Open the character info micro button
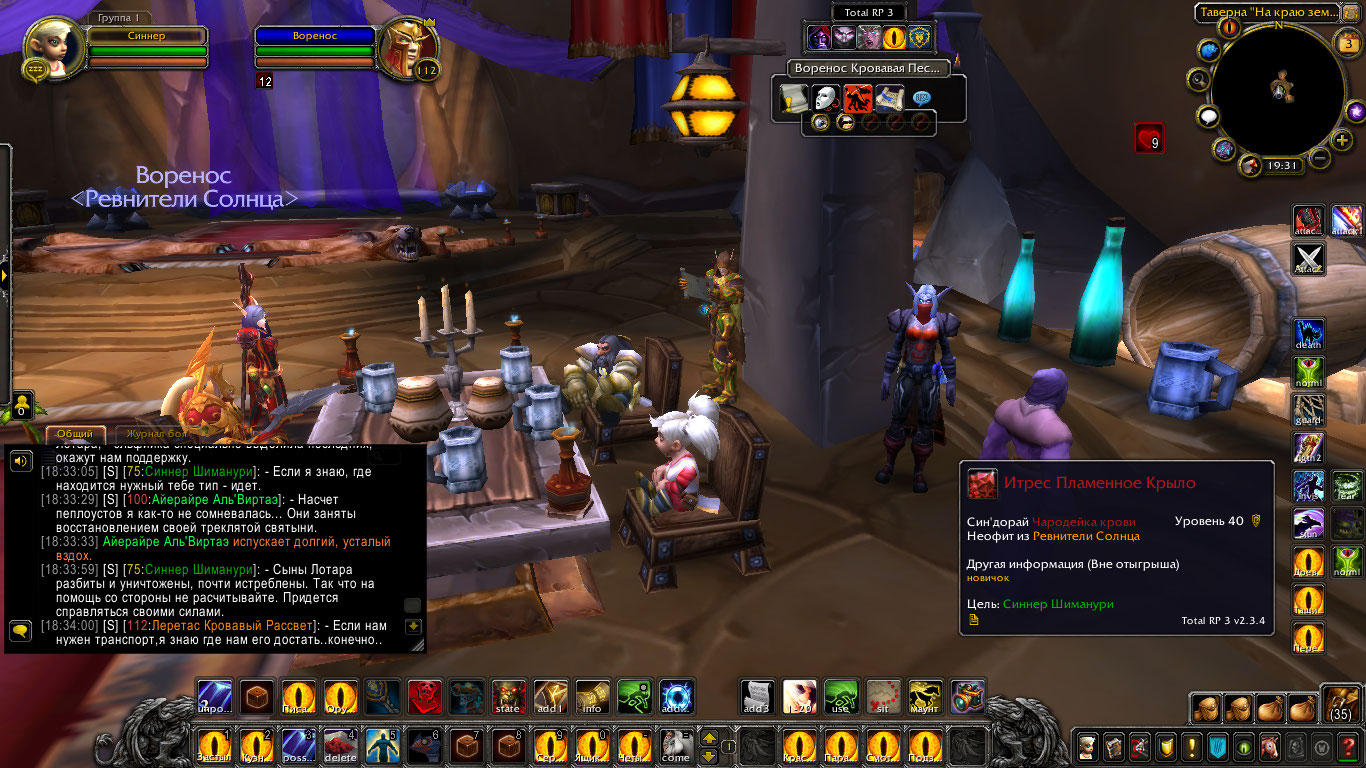Viewport: 1366px width, 768px height. coord(1087,746)
